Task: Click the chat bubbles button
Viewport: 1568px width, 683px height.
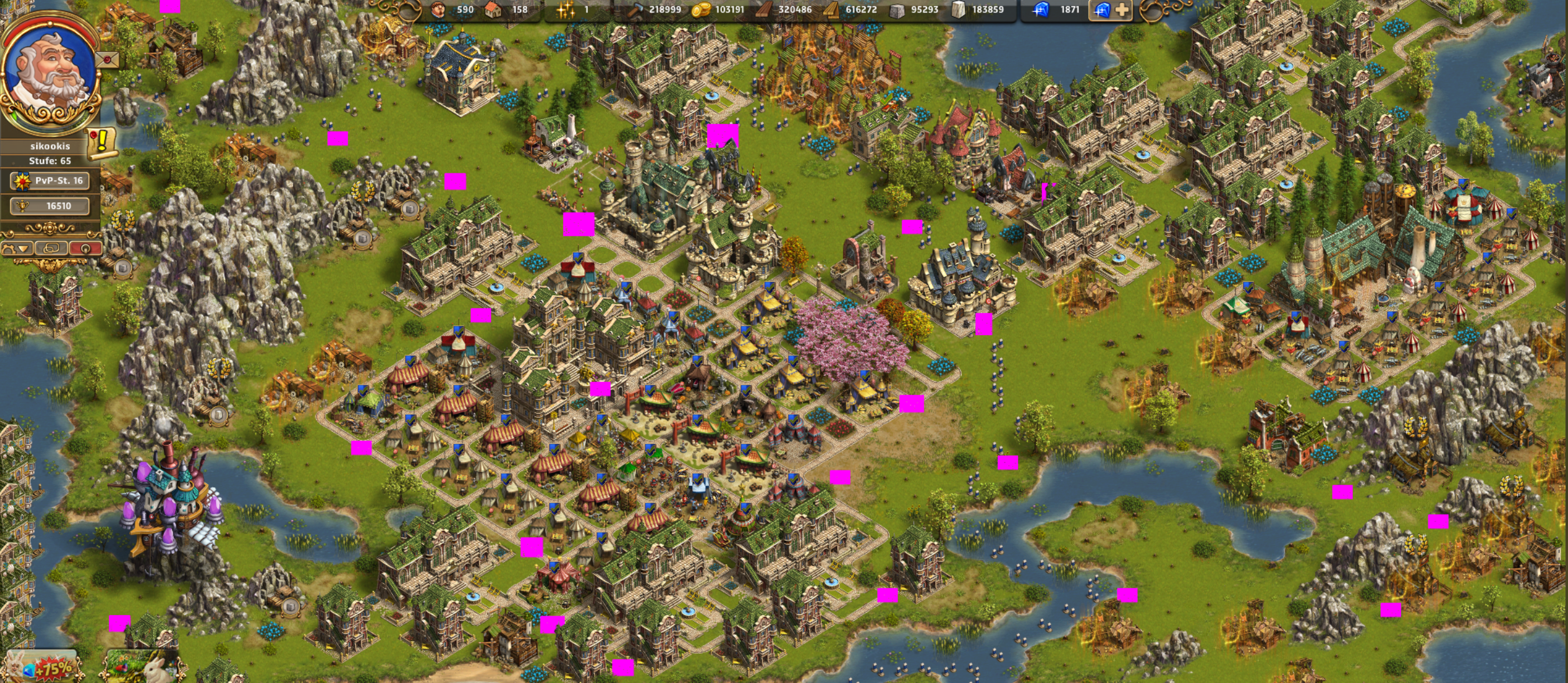Action: click(51, 248)
